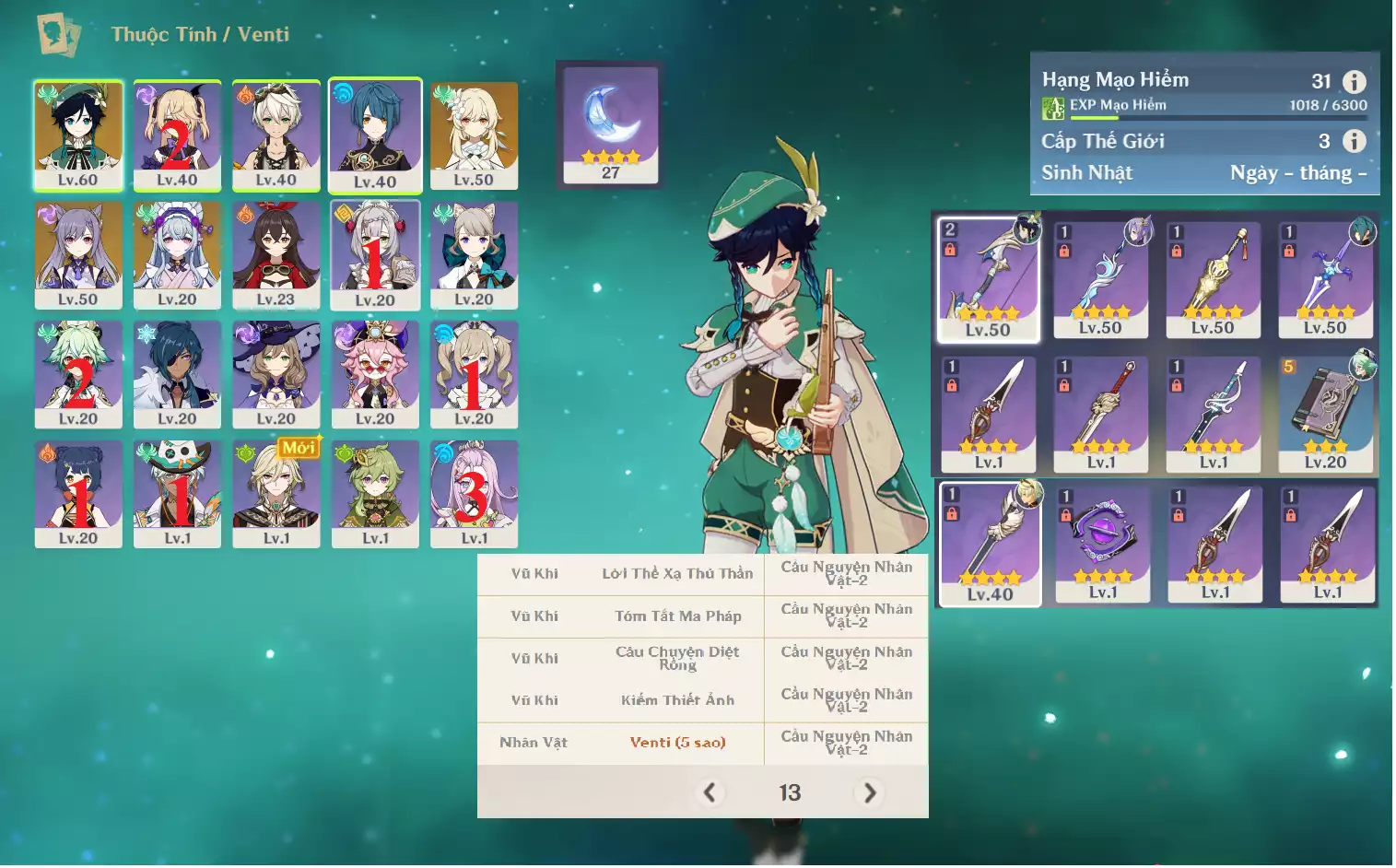Select the Xingqiu character card
1396x868 pixels.
tap(375, 135)
